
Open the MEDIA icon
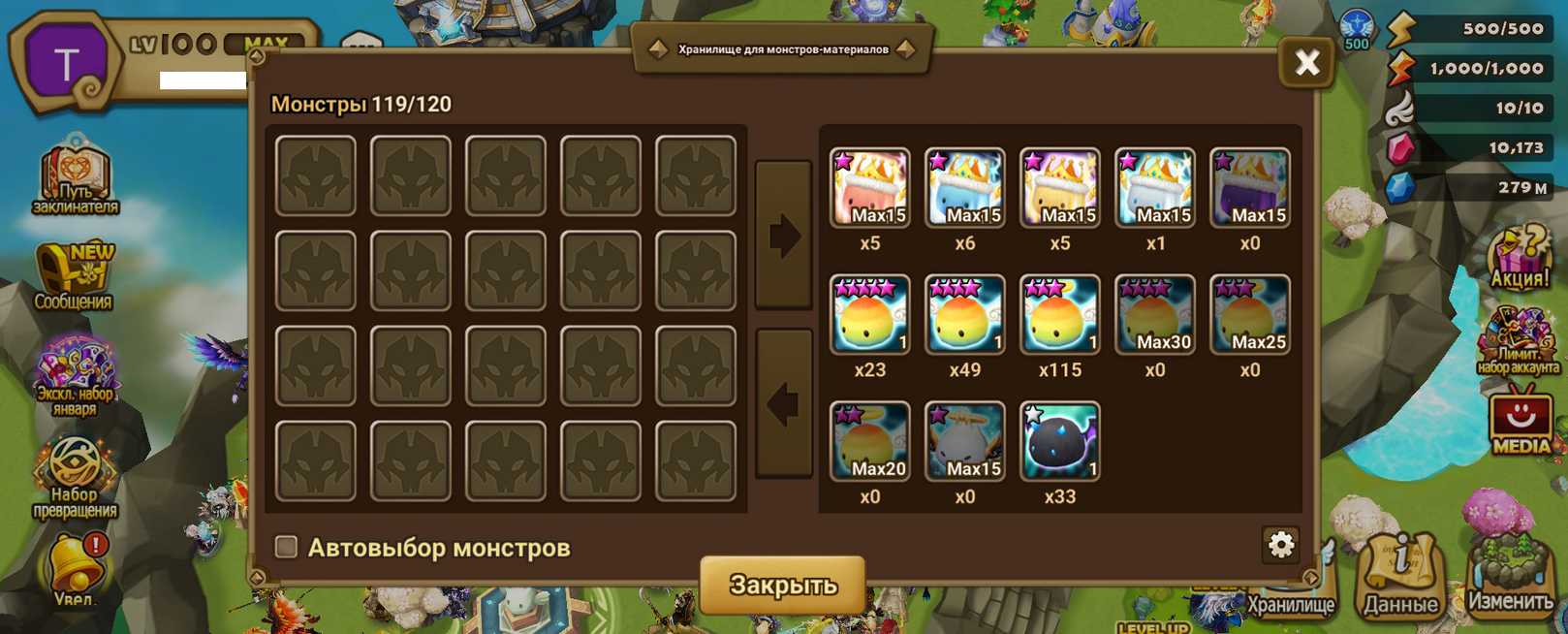click(1520, 422)
